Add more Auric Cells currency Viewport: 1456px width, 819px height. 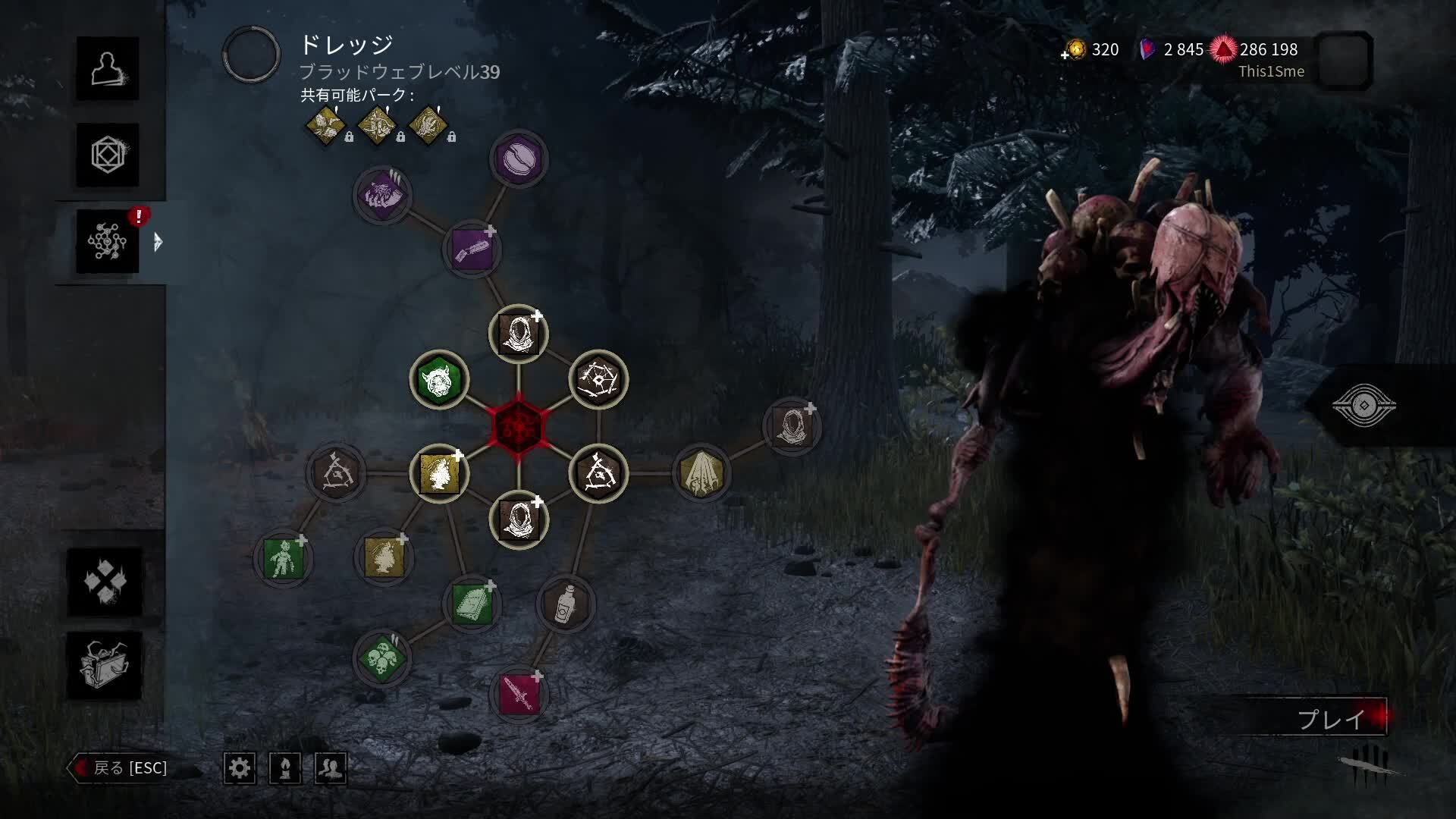tap(1074, 50)
